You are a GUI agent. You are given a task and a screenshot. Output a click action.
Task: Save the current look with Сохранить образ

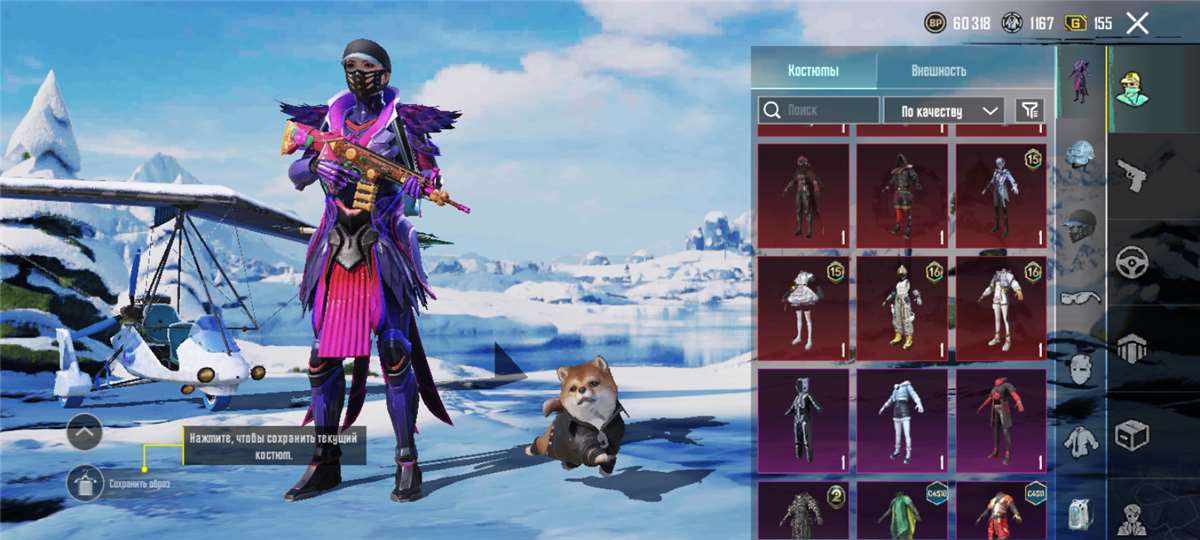point(85,483)
